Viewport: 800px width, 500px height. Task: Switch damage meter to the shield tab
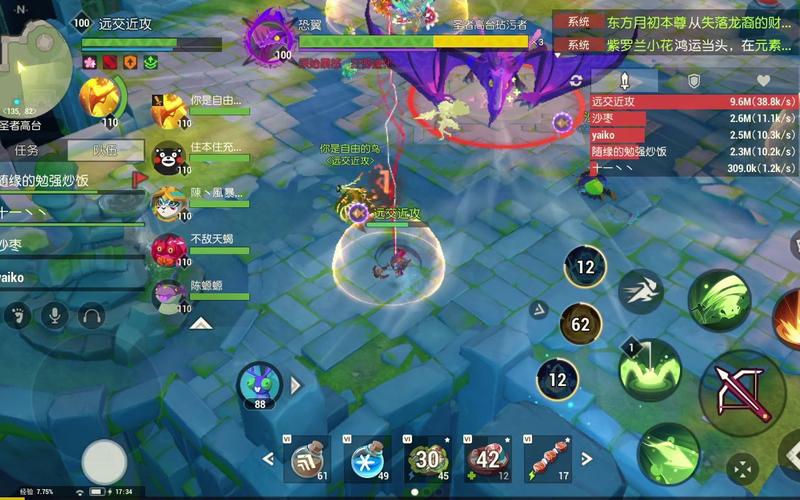(693, 81)
